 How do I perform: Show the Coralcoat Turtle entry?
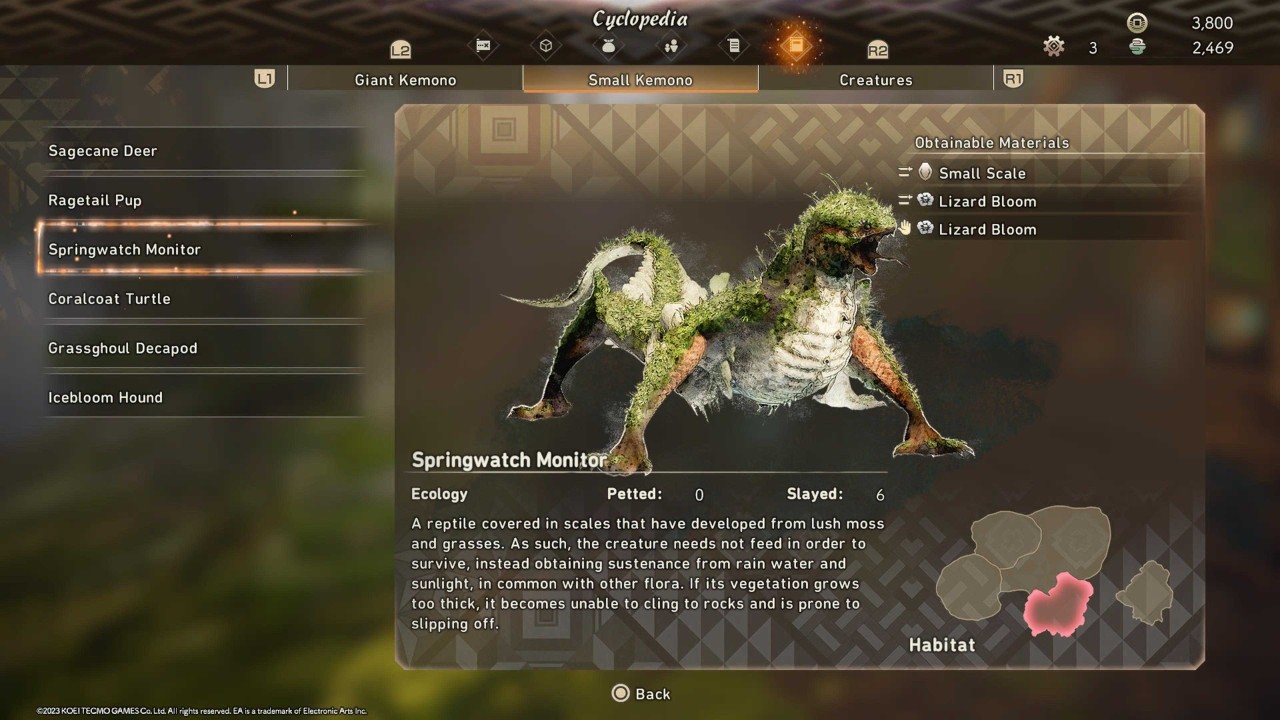(x=109, y=299)
